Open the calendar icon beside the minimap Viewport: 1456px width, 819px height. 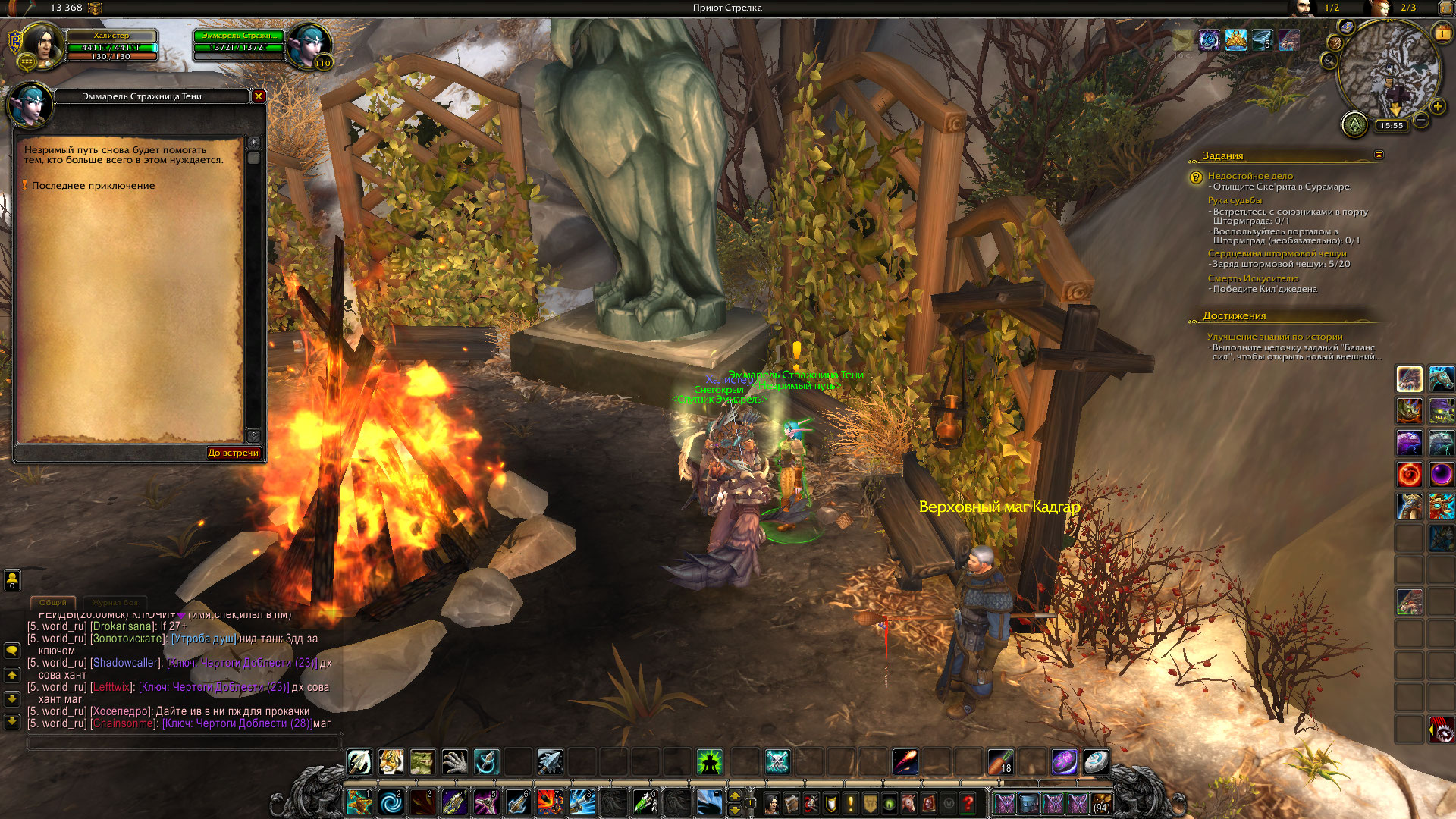tap(1442, 33)
